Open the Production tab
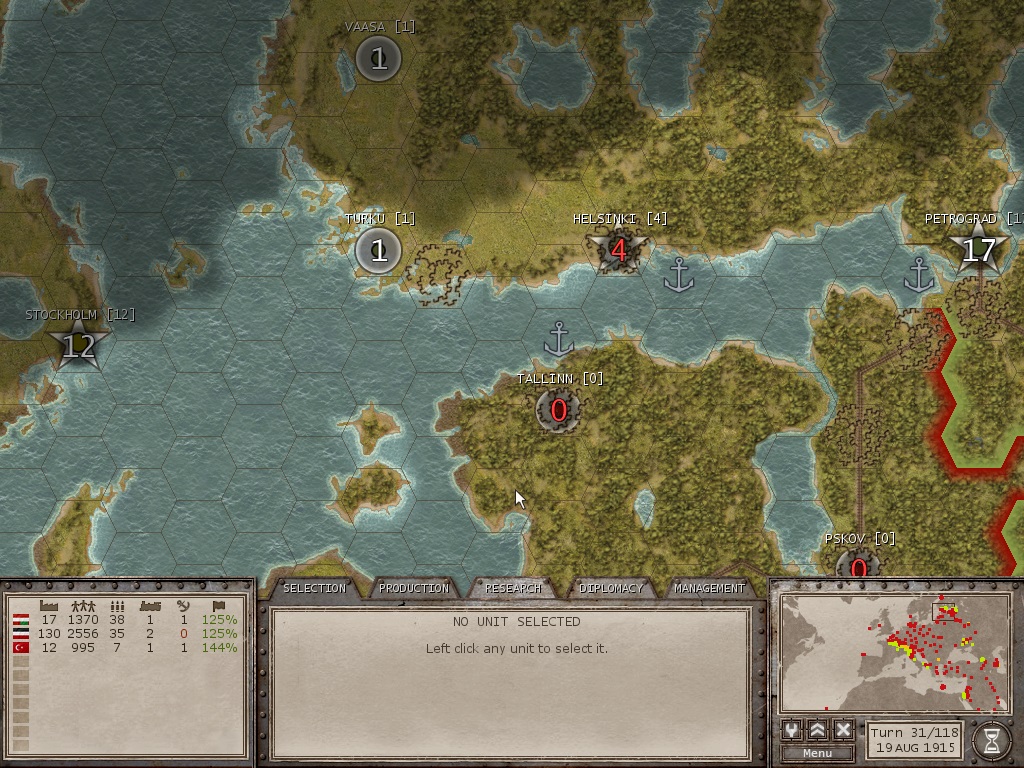Image resolution: width=1024 pixels, height=768 pixels. [x=414, y=588]
